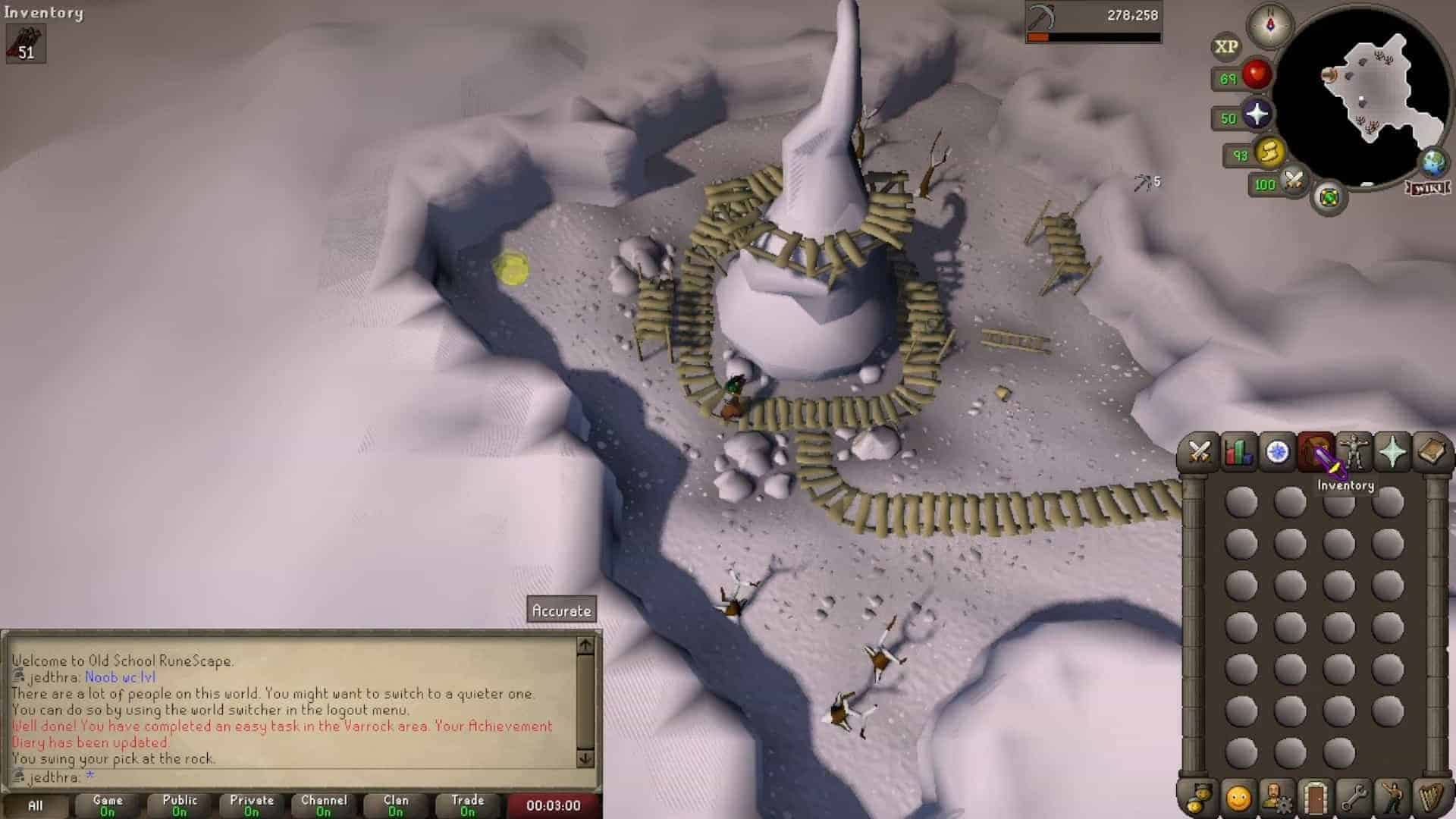Open the Logout door tab
The width and height of the screenshot is (1456, 819).
tap(1315, 798)
